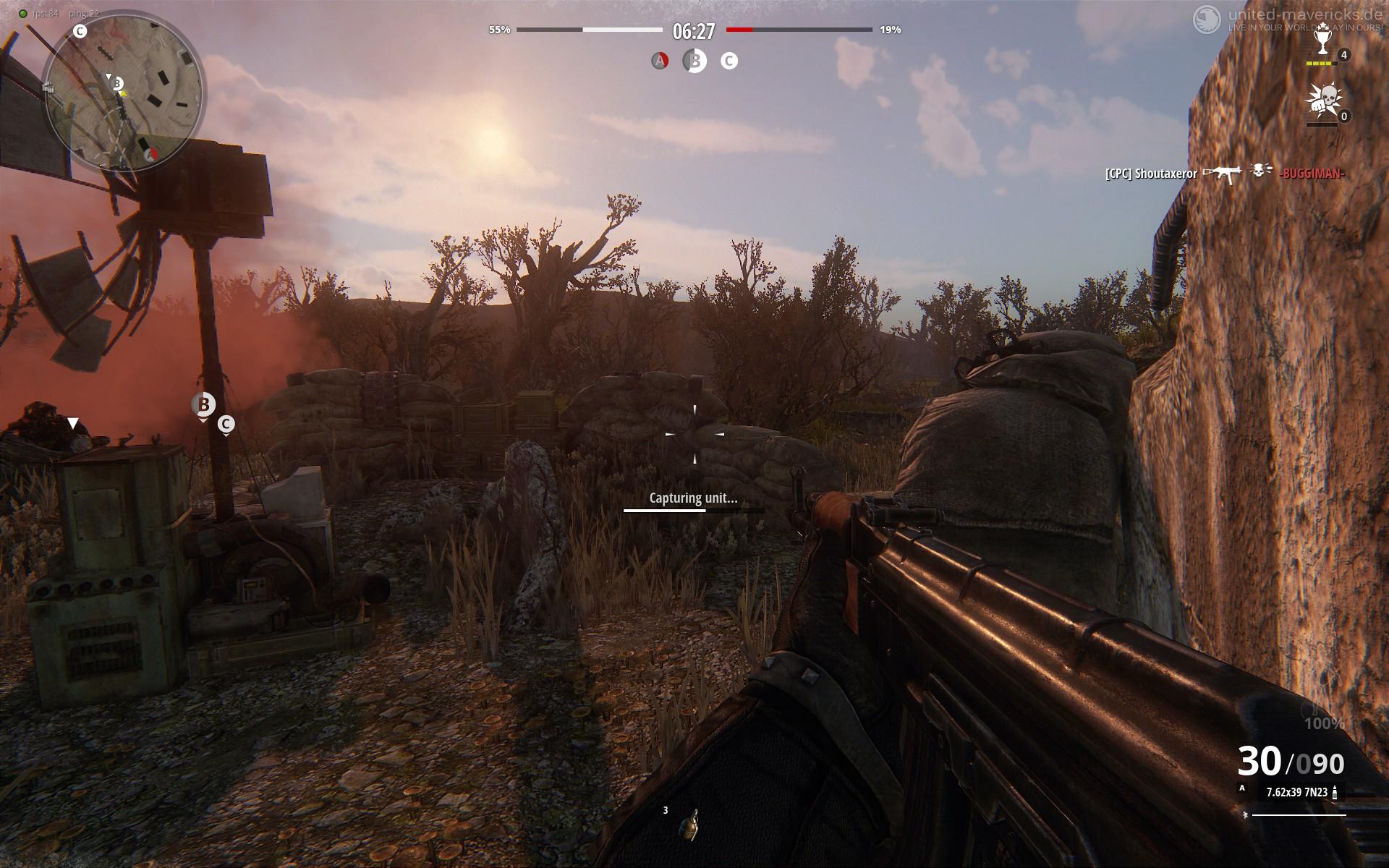1389x868 pixels.
Task: Select capture point B indicator at top
Action: pyautogui.click(x=694, y=61)
